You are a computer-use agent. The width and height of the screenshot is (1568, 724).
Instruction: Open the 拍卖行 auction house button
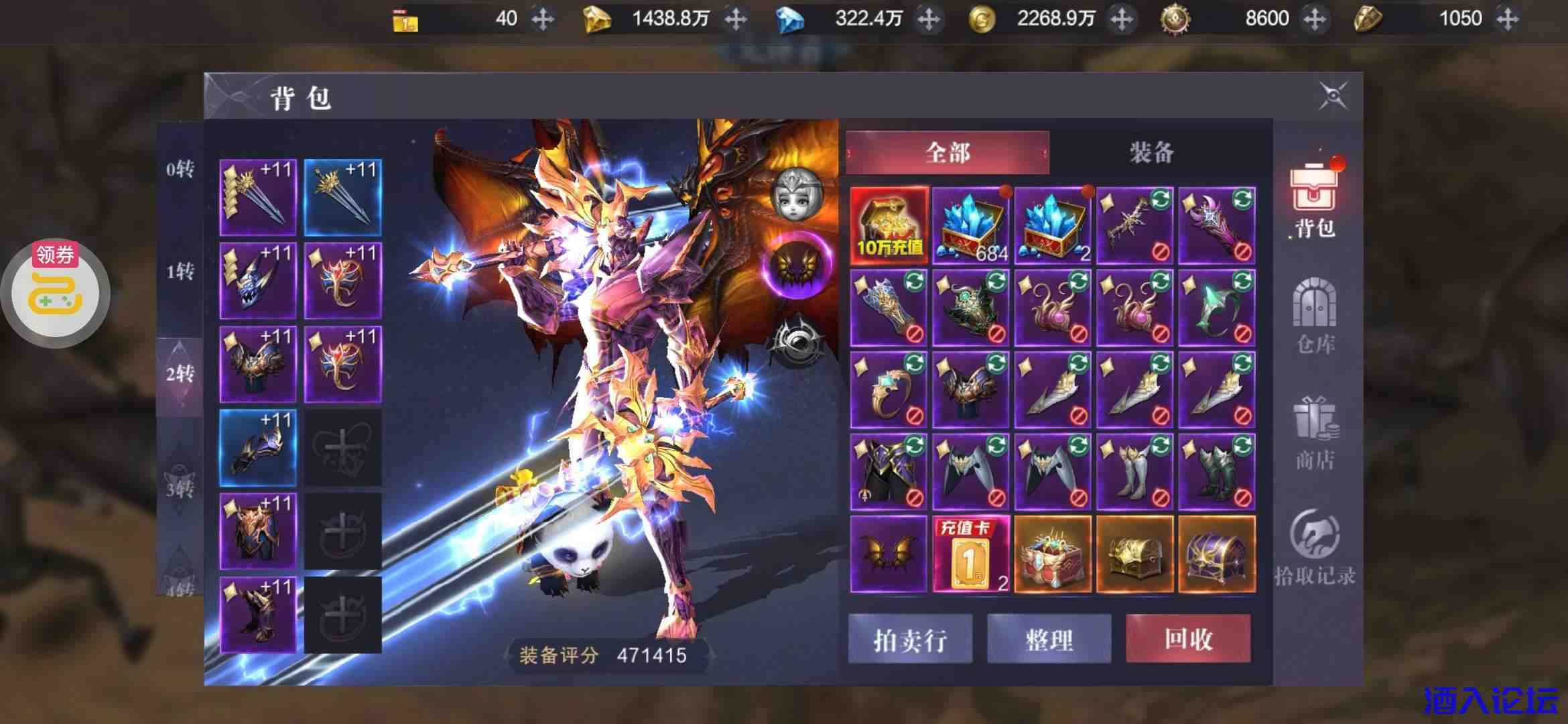(x=910, y=639)
